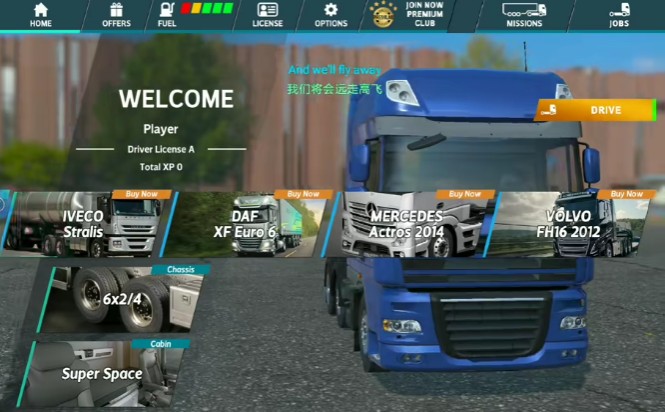
Task: Choose the Mercedes Actros 2014 truck
Action: 410,224
